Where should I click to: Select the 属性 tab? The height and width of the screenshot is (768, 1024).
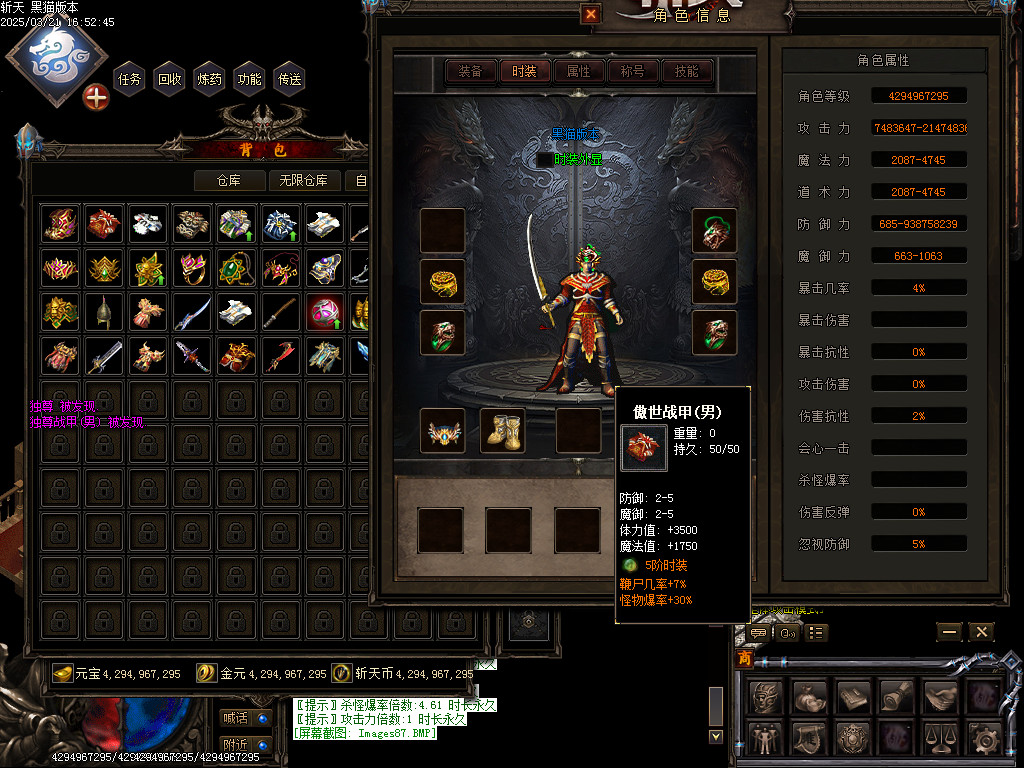578,71
